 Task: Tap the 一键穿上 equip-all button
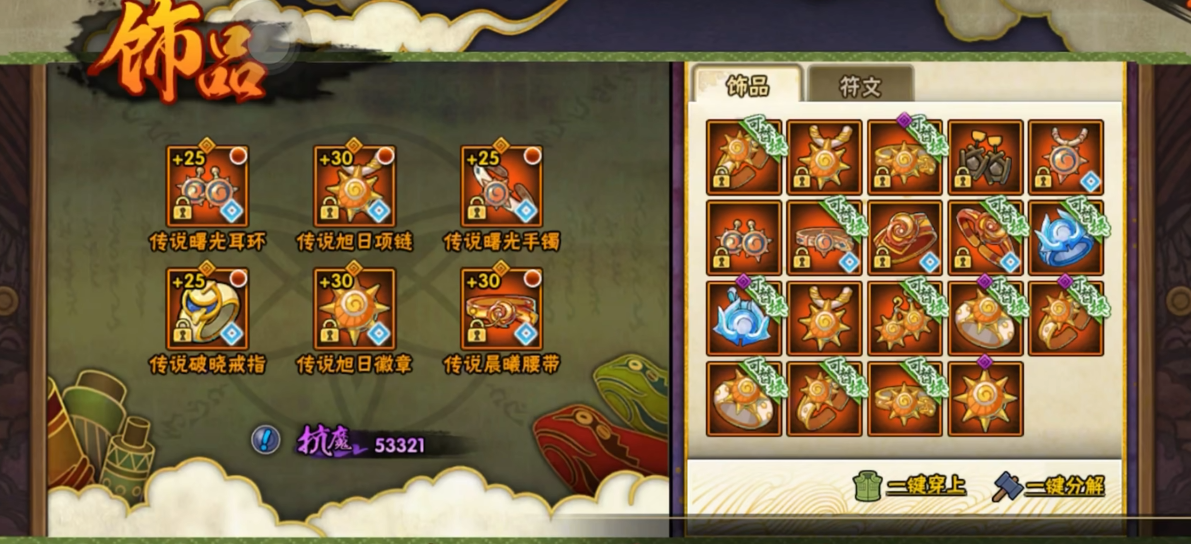point(910,486)
